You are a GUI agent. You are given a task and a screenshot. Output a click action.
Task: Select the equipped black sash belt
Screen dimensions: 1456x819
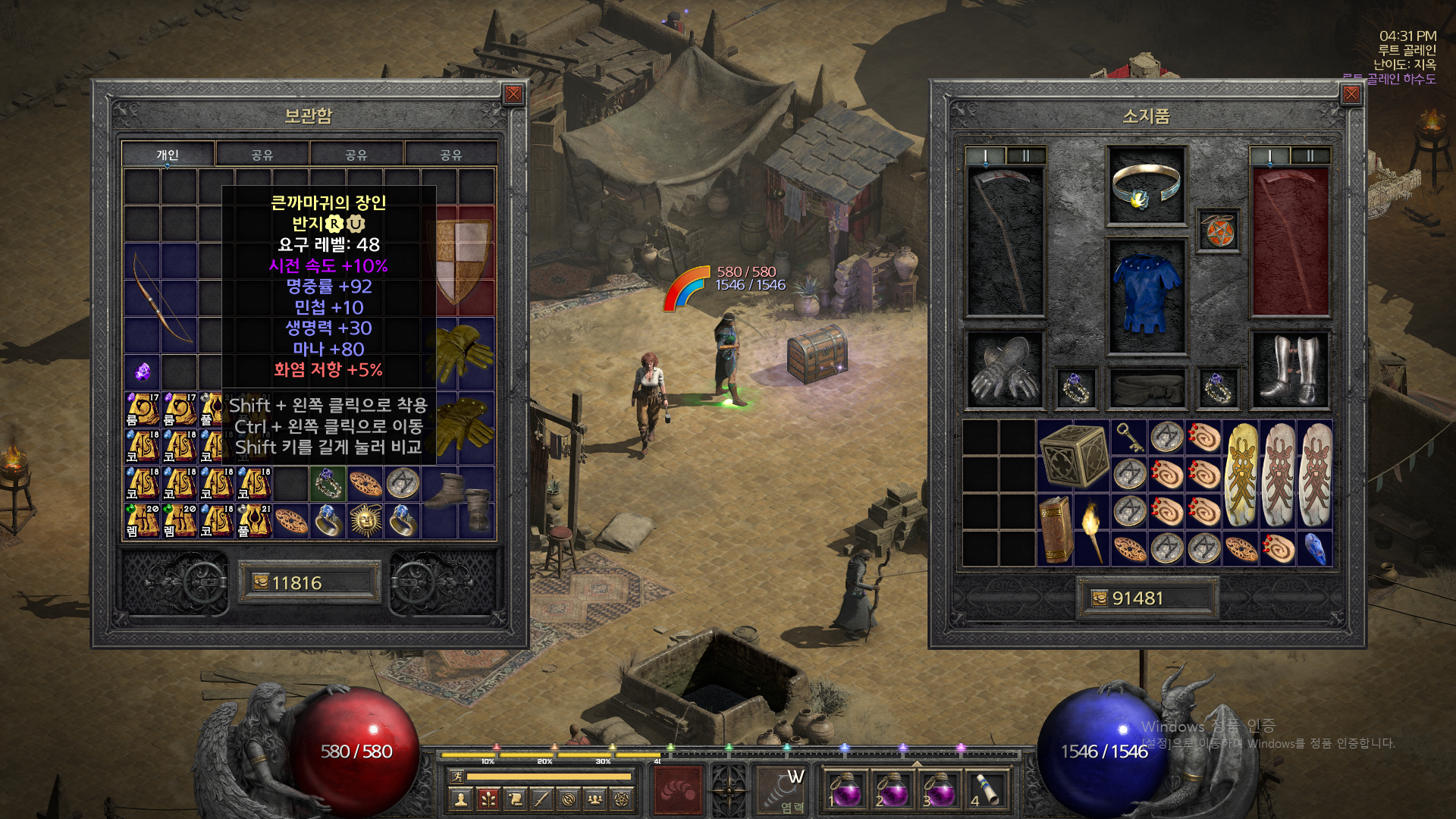click(1146, 388)
